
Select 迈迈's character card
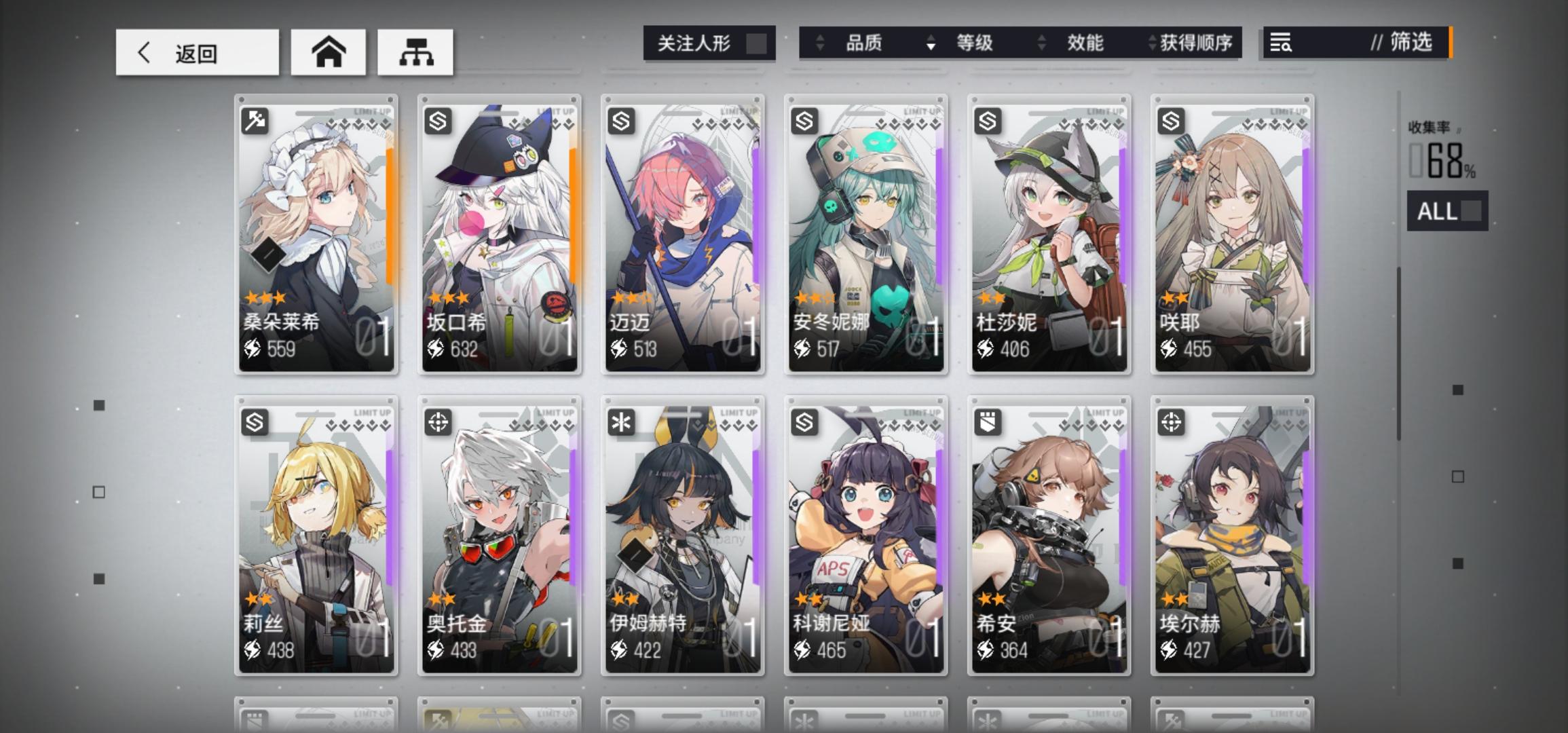(682, 234)
